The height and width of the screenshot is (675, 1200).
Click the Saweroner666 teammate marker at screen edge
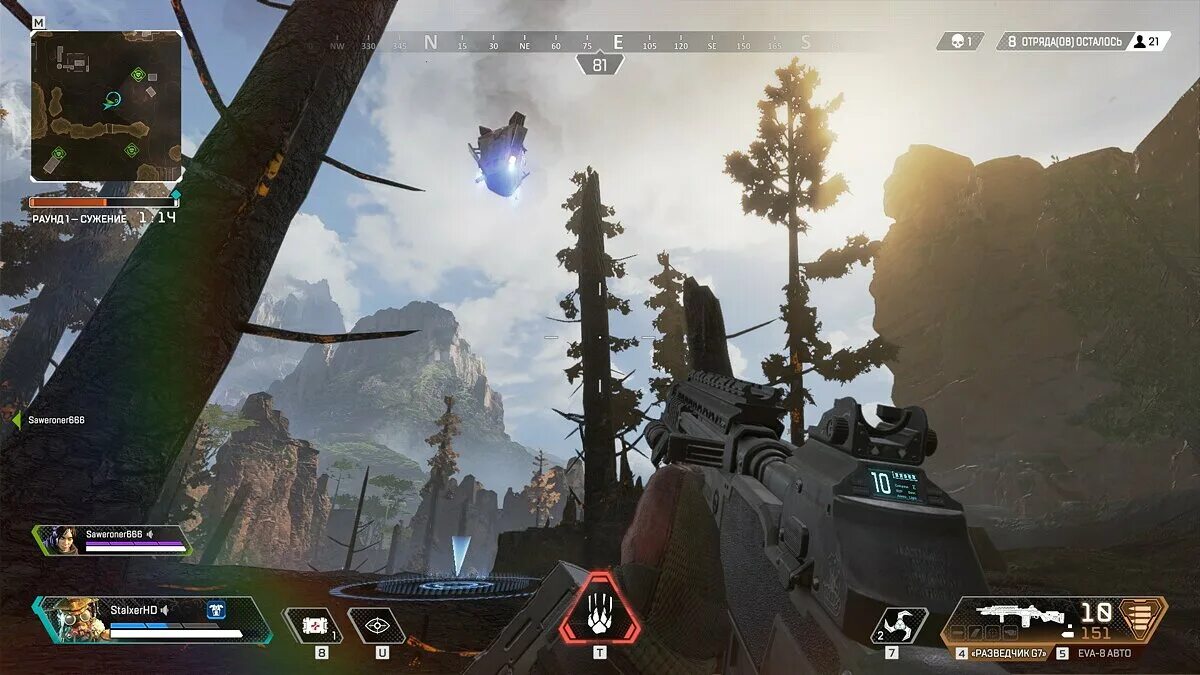pyautogui.click(x=50, y=420)
